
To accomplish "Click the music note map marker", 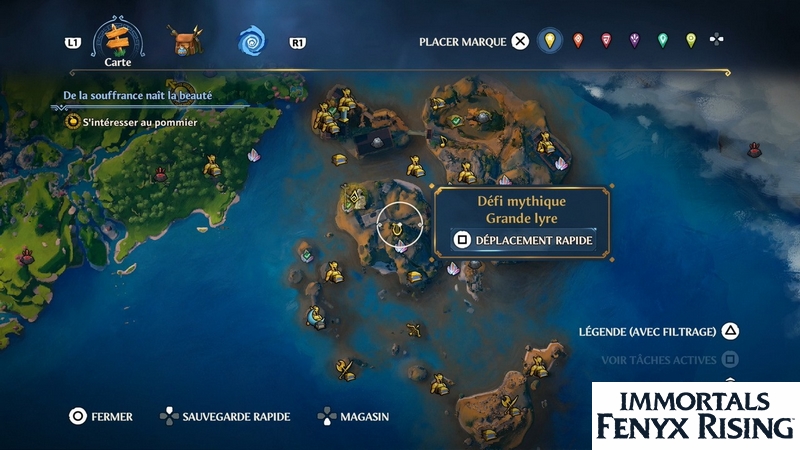I will click(443, 143).
